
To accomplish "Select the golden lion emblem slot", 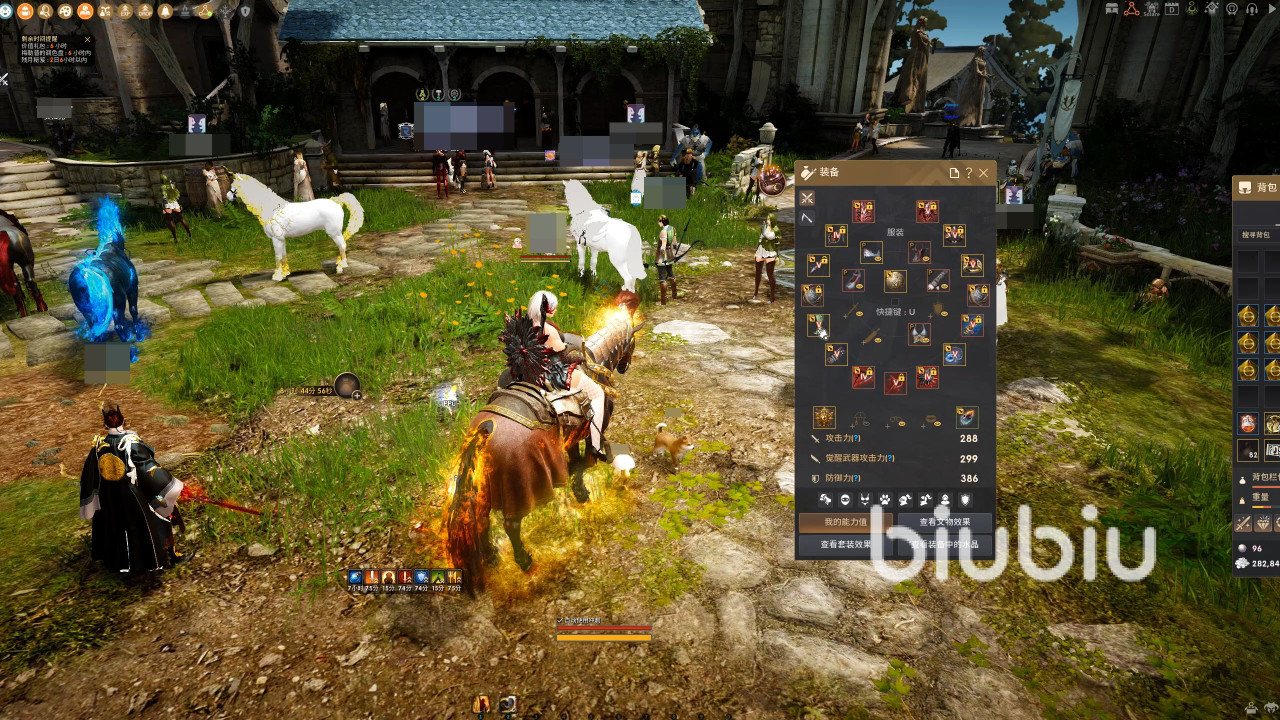I will tap(824, 417).
